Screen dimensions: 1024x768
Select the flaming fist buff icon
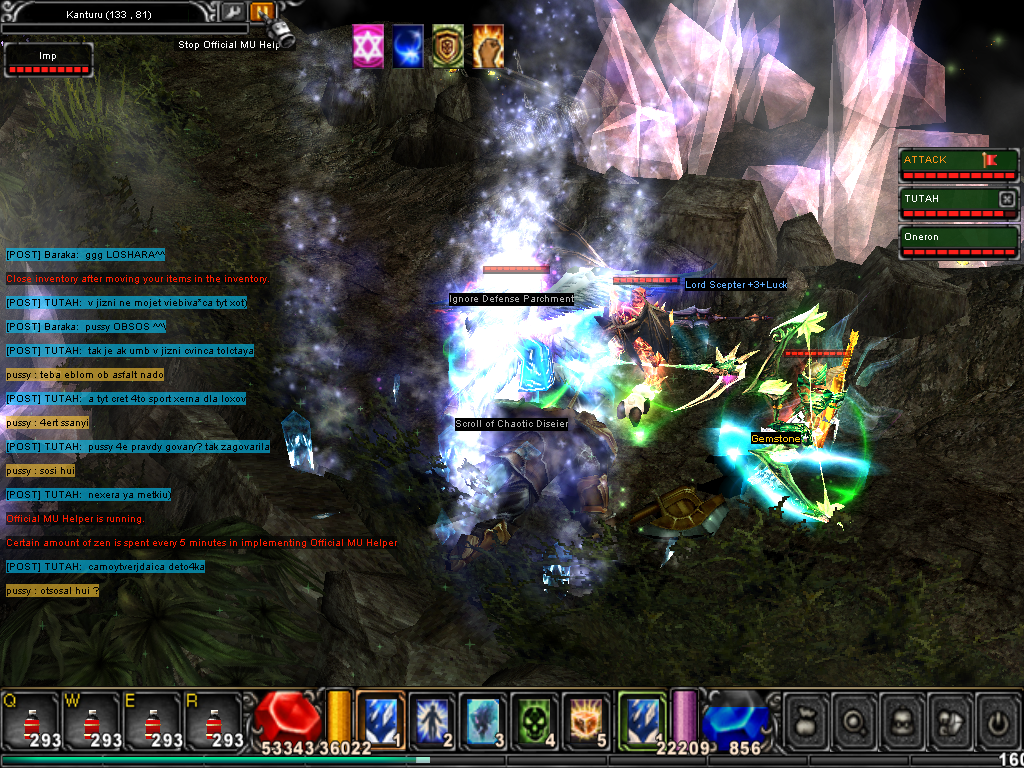[488, 47]
